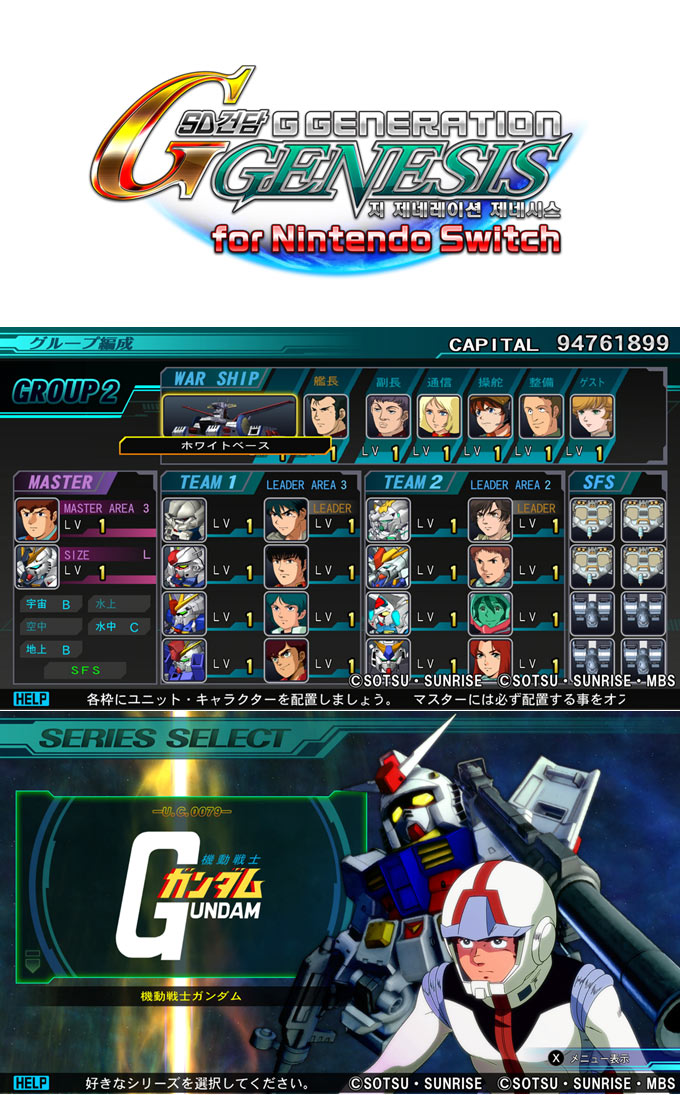
Task: Select the Master pilot portrait
Action: pos(38,519)
